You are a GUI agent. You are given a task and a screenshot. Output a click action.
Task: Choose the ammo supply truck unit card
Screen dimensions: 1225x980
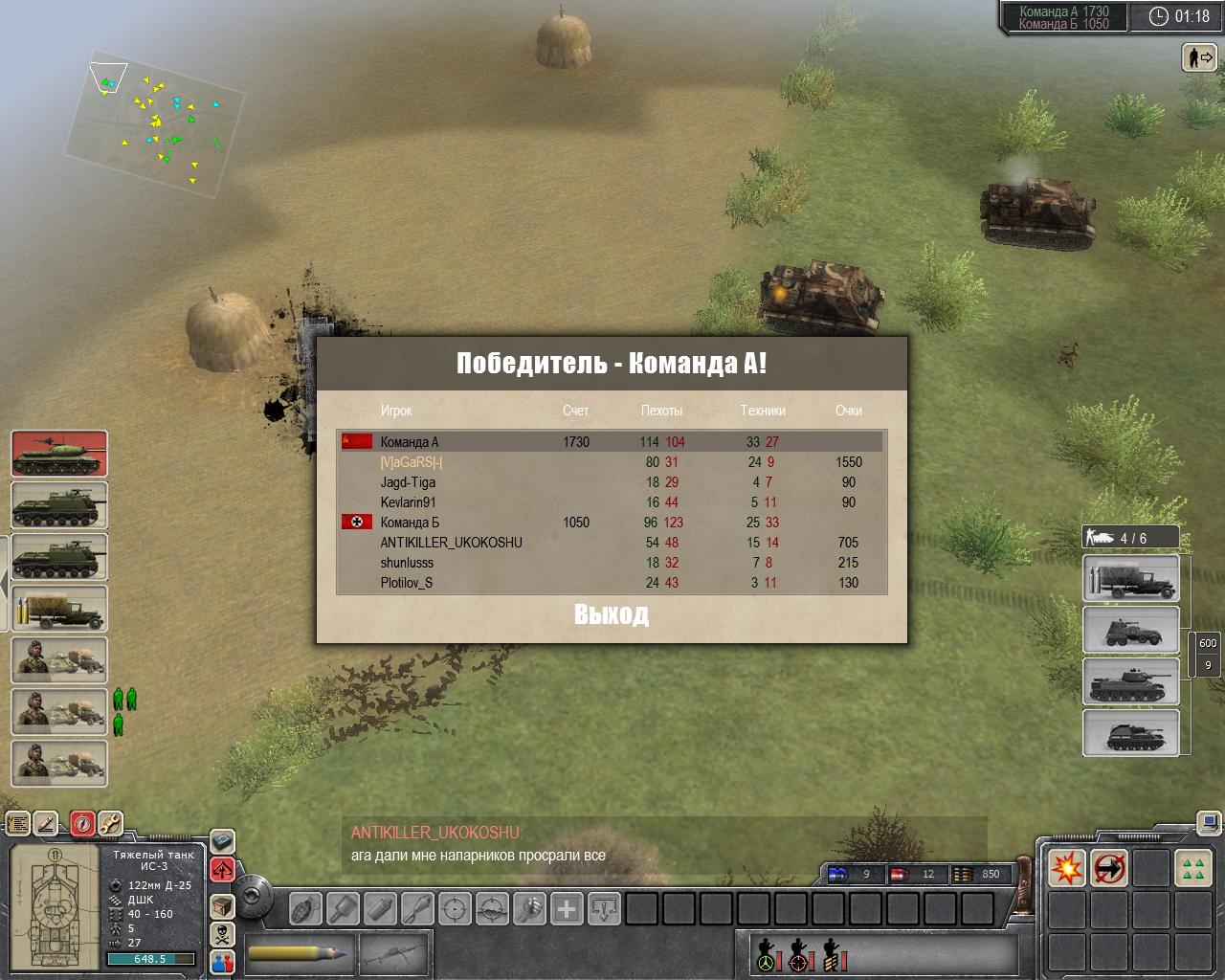click(59, 609)
